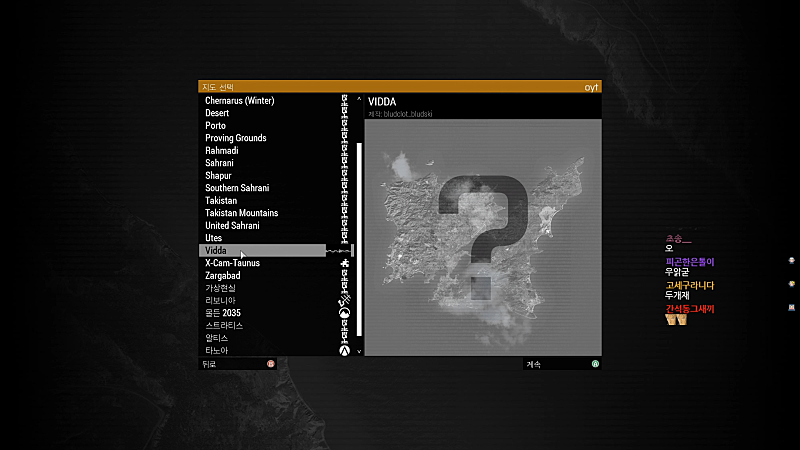Pick the Proving Grounds map
The width and height of the screenshot is (800, 450).
pos(236,138)
